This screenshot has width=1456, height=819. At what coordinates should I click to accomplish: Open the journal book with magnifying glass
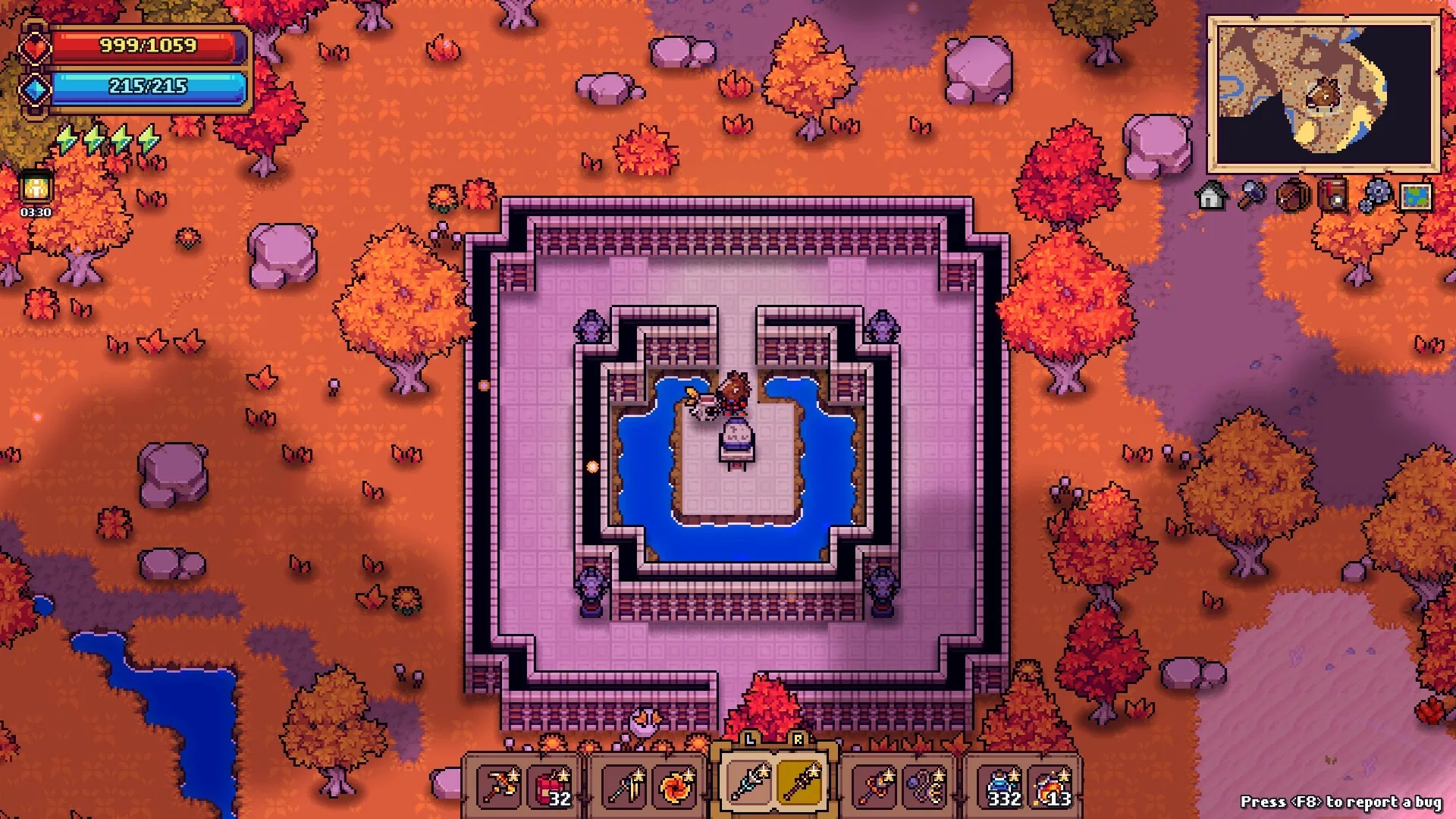click(x=1333, y=196)
